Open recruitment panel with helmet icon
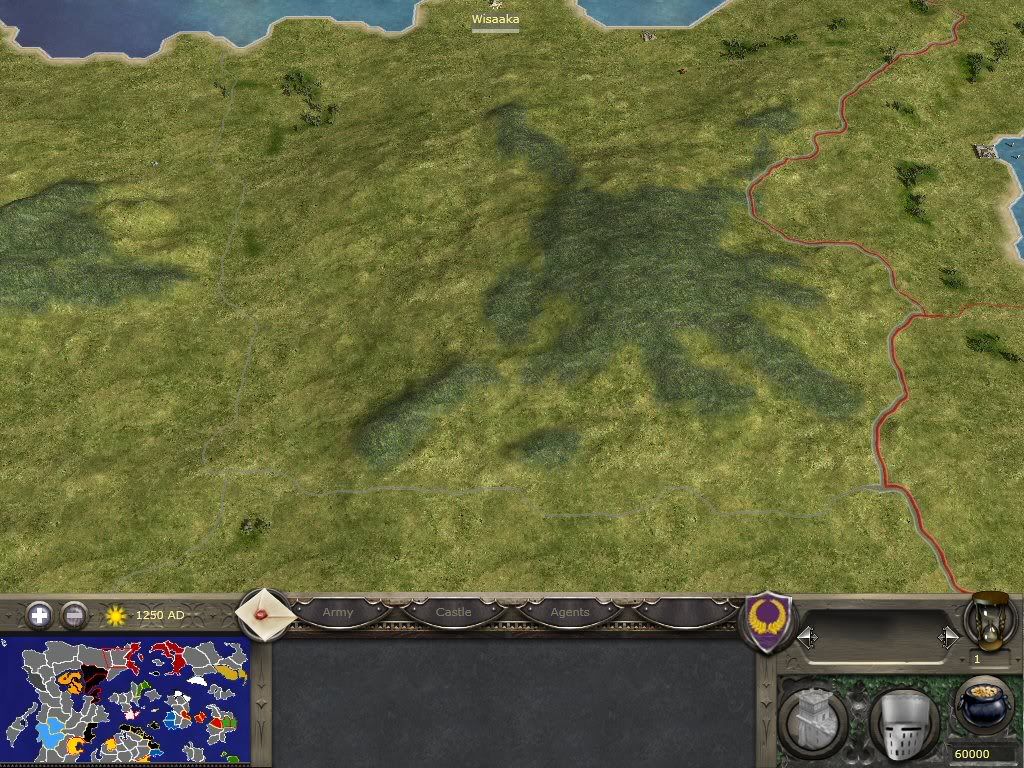This screenshot has width=1024, height=768. click(x=902, y=722)
